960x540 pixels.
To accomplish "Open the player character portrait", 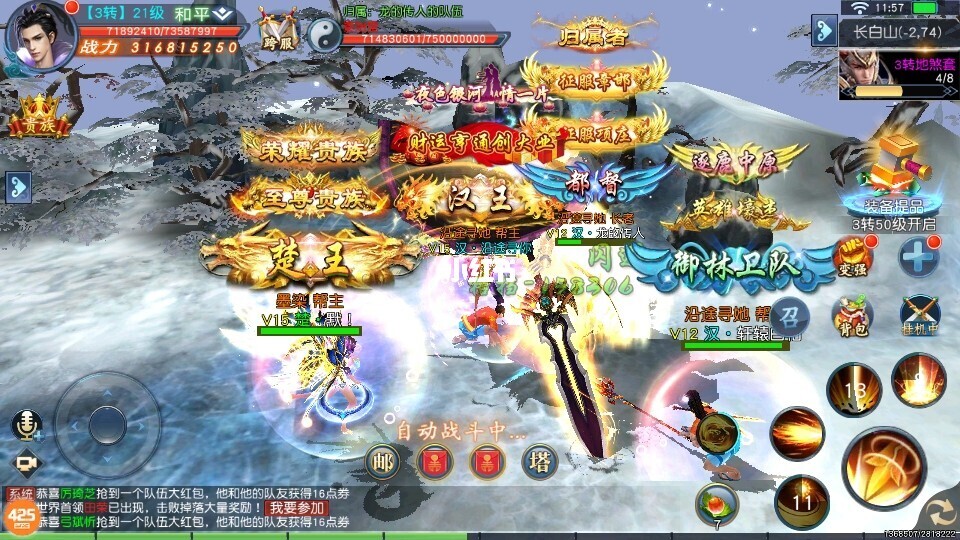I will pos(40,34).
